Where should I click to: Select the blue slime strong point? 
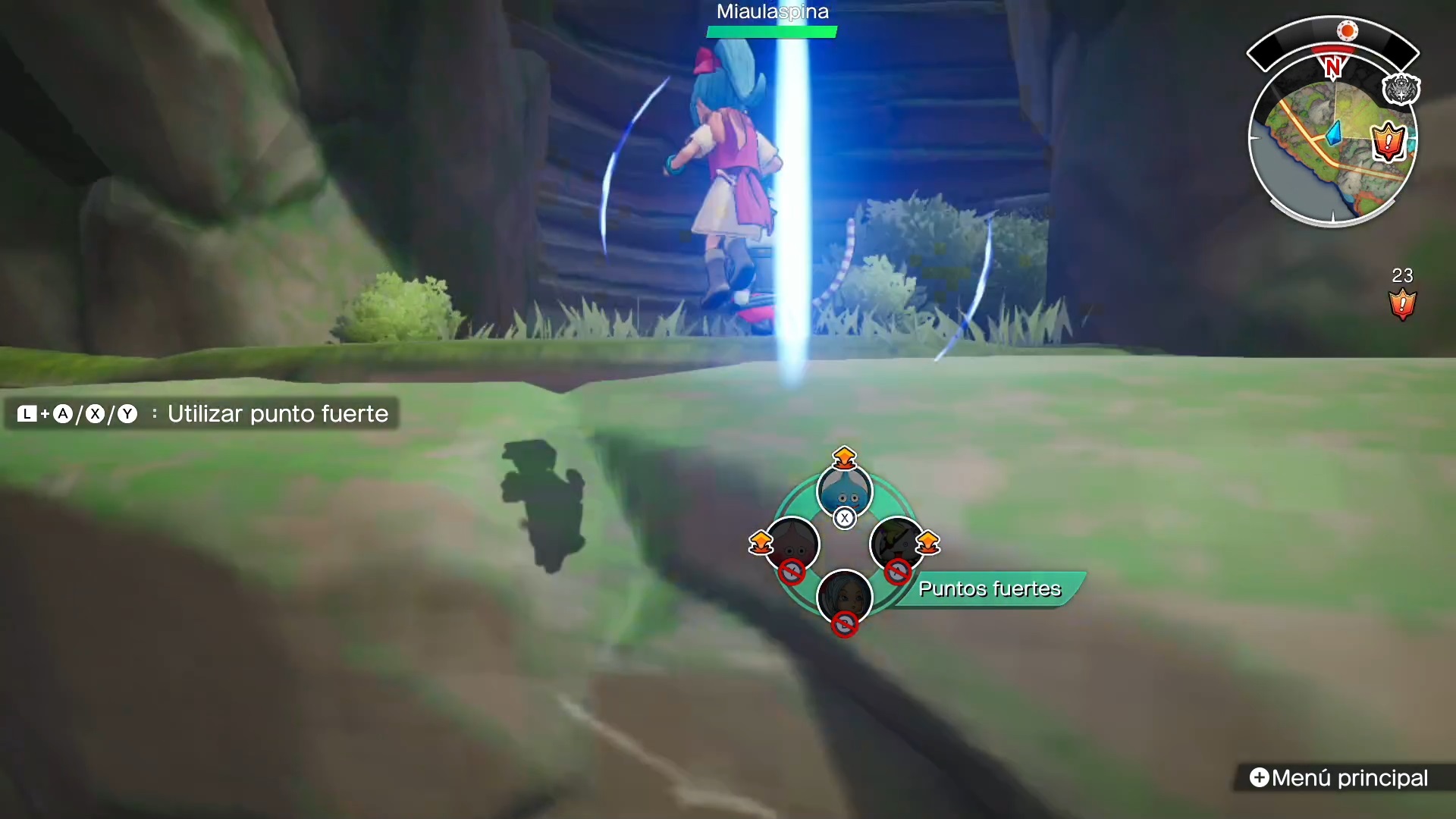click(x=844, y=492)
